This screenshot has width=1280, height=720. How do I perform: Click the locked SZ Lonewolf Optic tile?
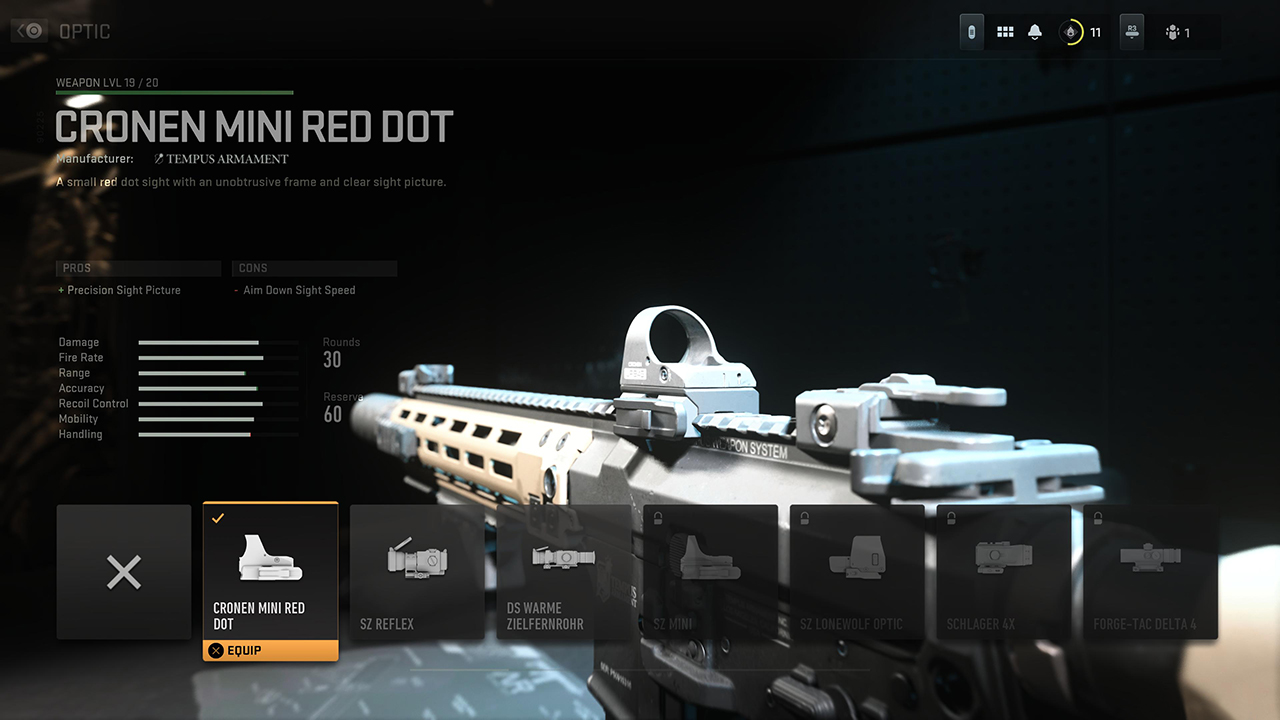[x=857, y=572]
